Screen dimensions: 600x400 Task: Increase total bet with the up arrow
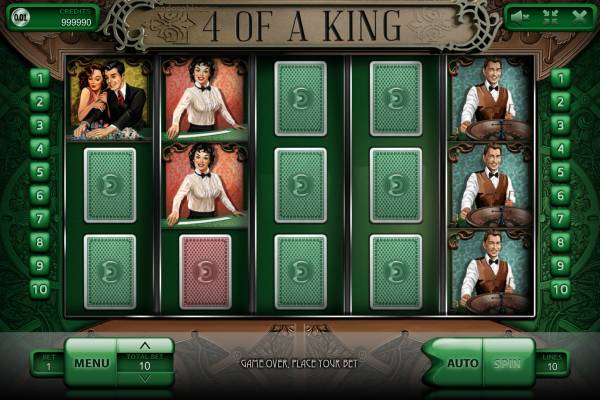point(144,346)
